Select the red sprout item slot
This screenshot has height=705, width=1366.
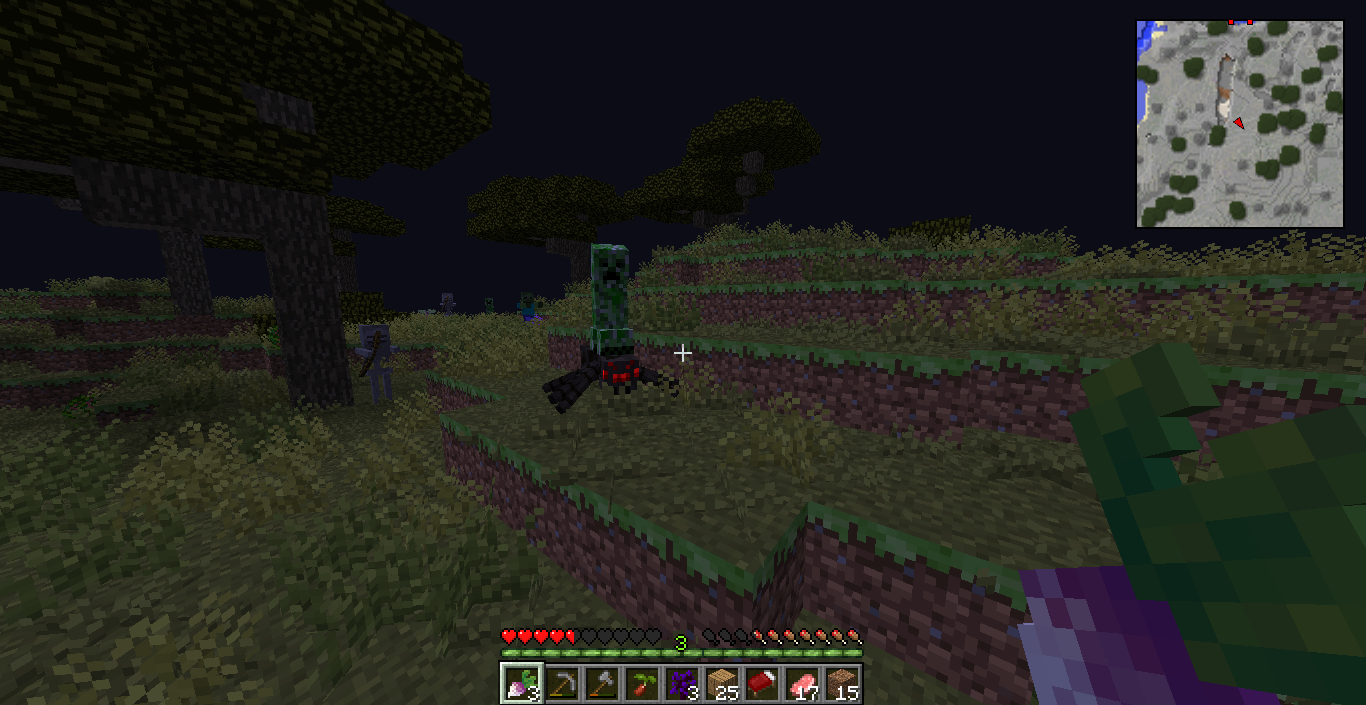(641, 684)
